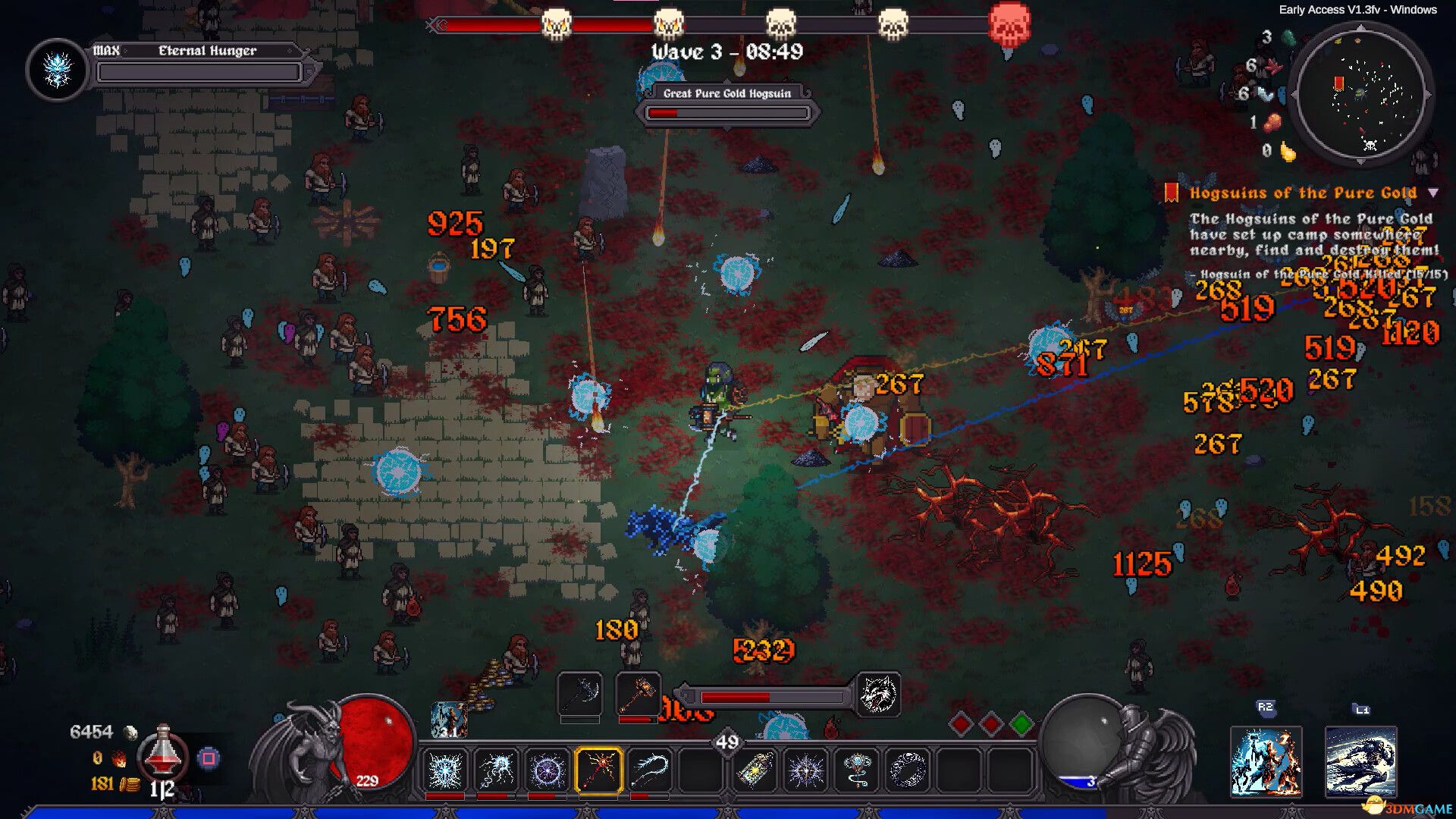Activate the frost and fire warrior ability

(x=1266, y=761)
